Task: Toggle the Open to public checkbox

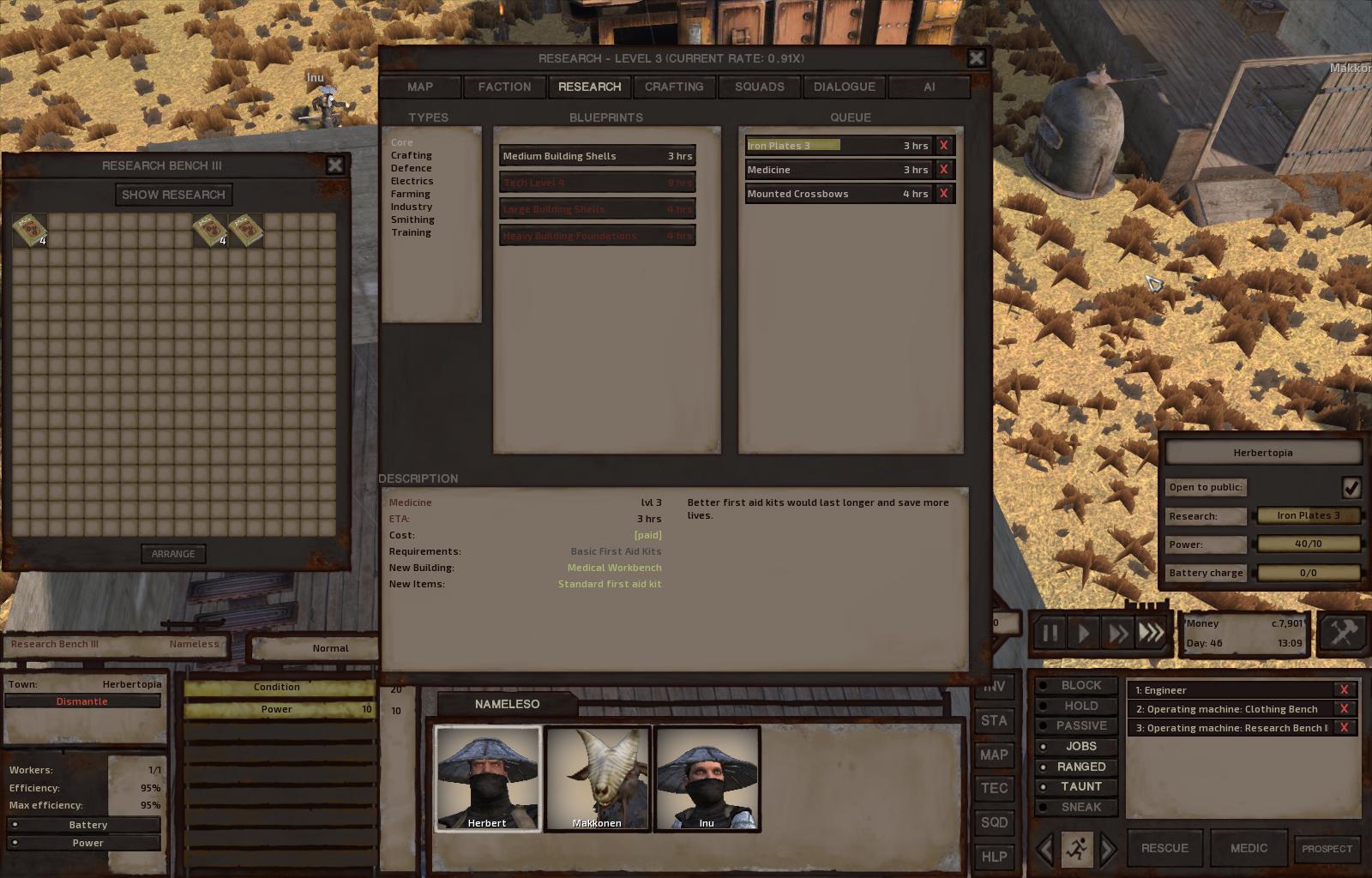Action: pos(1351,487)
